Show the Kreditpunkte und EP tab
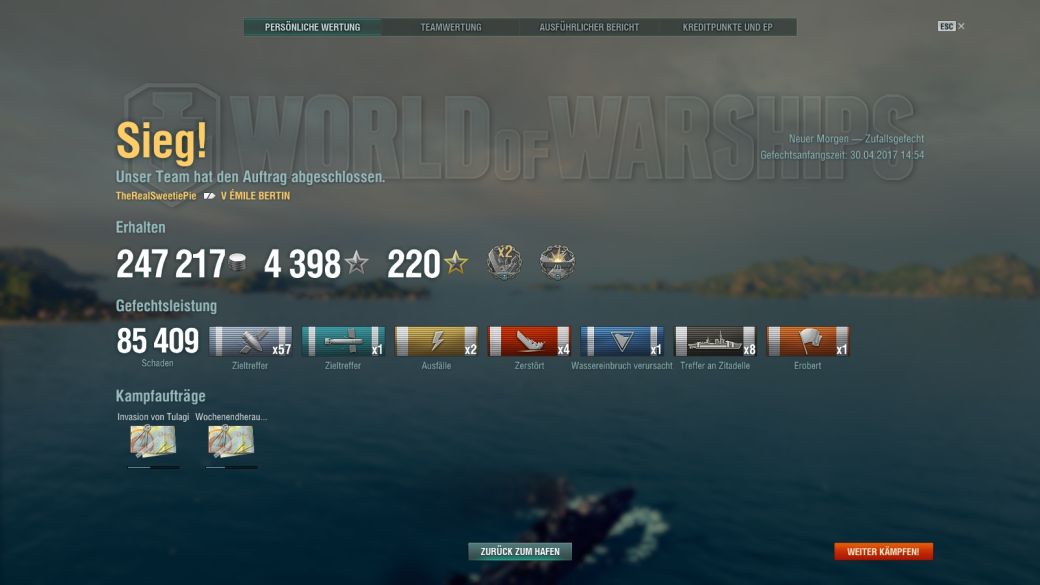This screenshot has width=1040, height=585. pyautogui.click(x=727, y=27)
